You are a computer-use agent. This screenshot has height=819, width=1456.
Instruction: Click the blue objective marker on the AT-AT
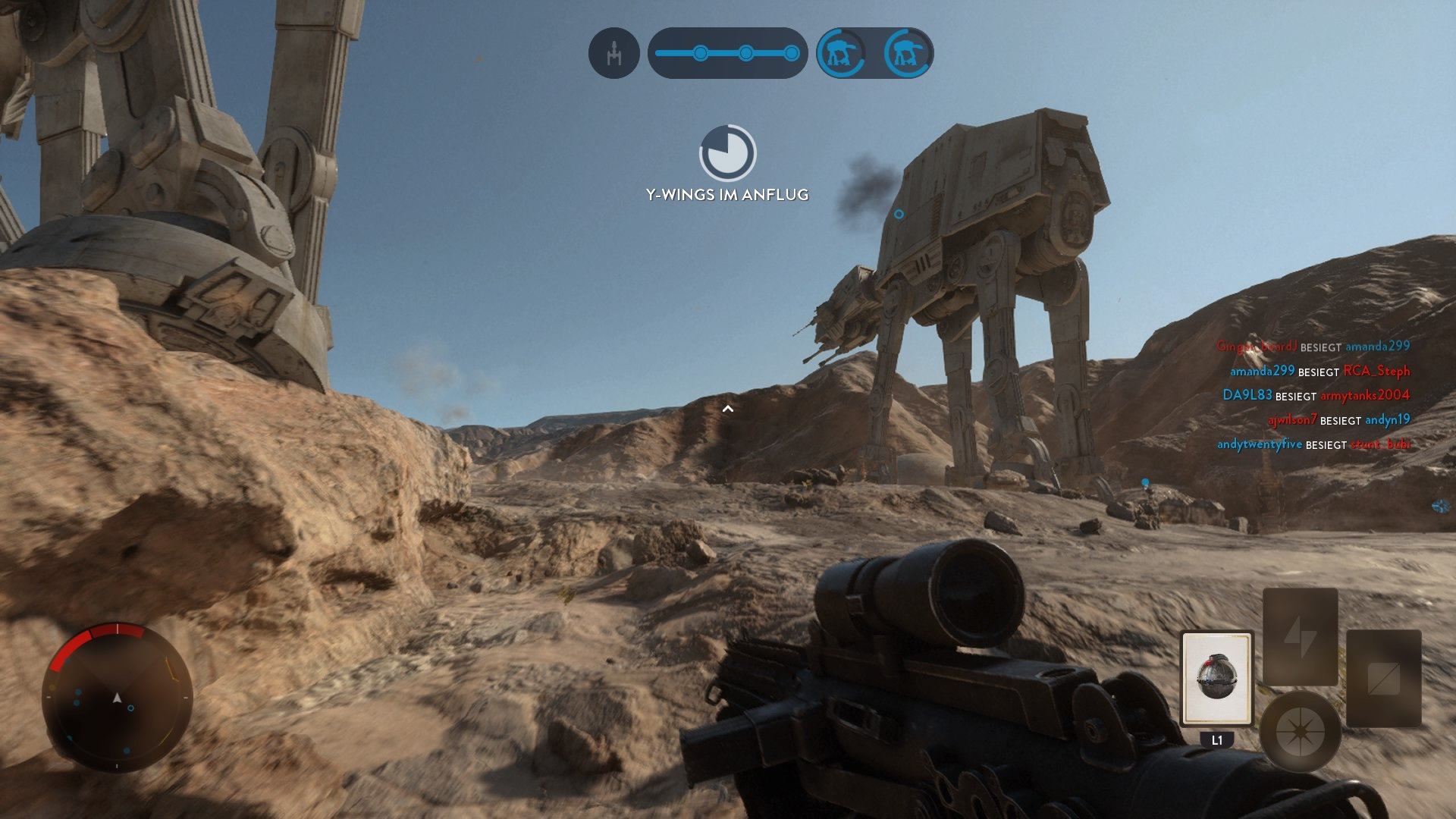pyautogui.click(x=899, y=214)
